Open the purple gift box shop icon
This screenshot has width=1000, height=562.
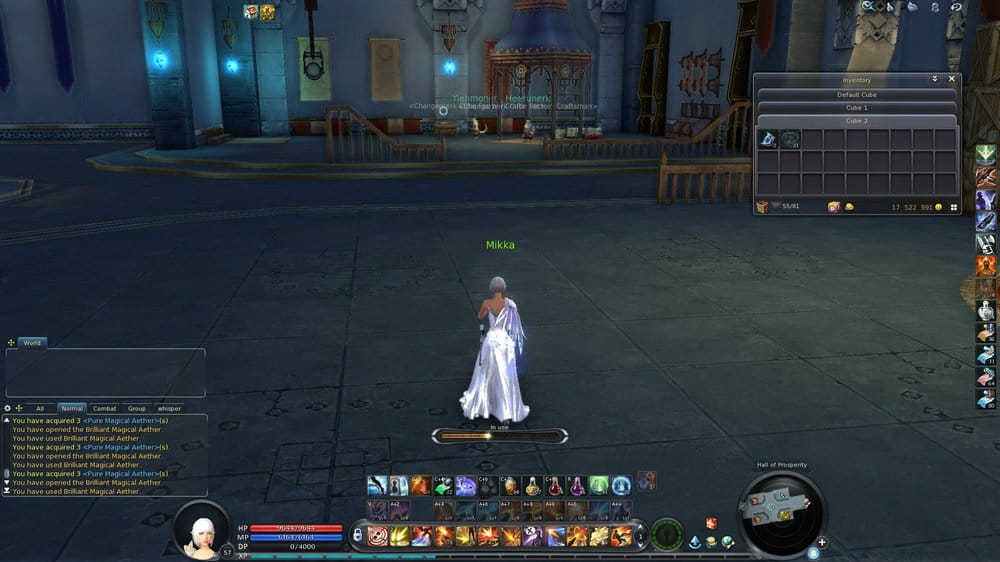click(x=833, y=207)
